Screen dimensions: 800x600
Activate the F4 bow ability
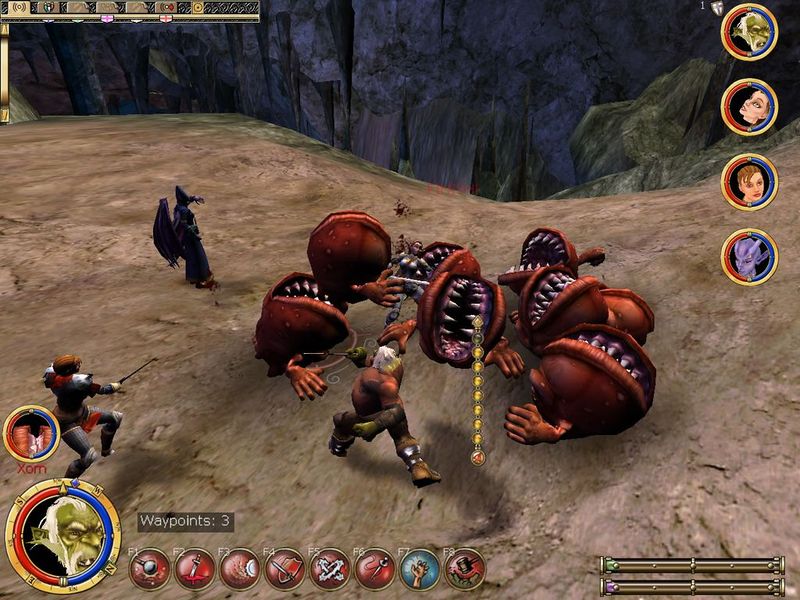click(x=285, y=568)
